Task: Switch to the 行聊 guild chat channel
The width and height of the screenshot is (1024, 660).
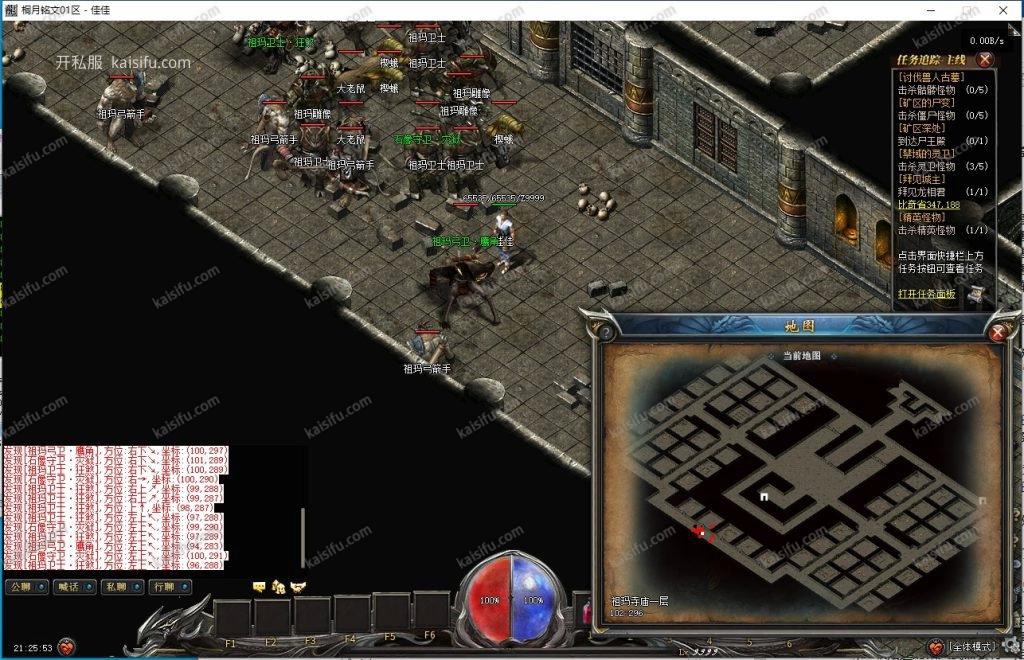Action: pos(170,587)
